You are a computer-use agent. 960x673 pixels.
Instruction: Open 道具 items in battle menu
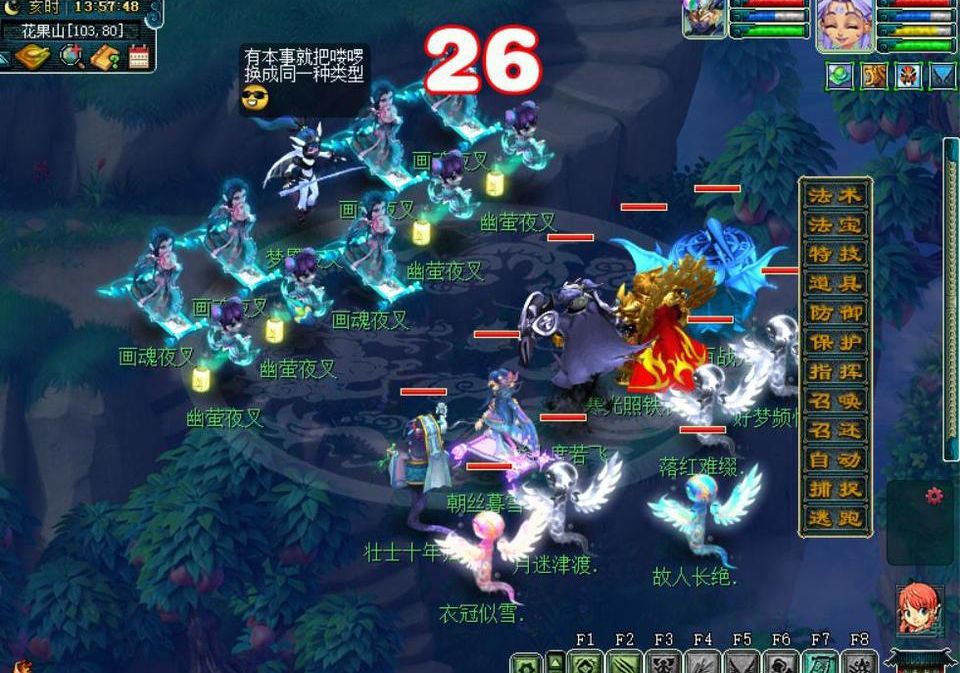click(835, 283)
